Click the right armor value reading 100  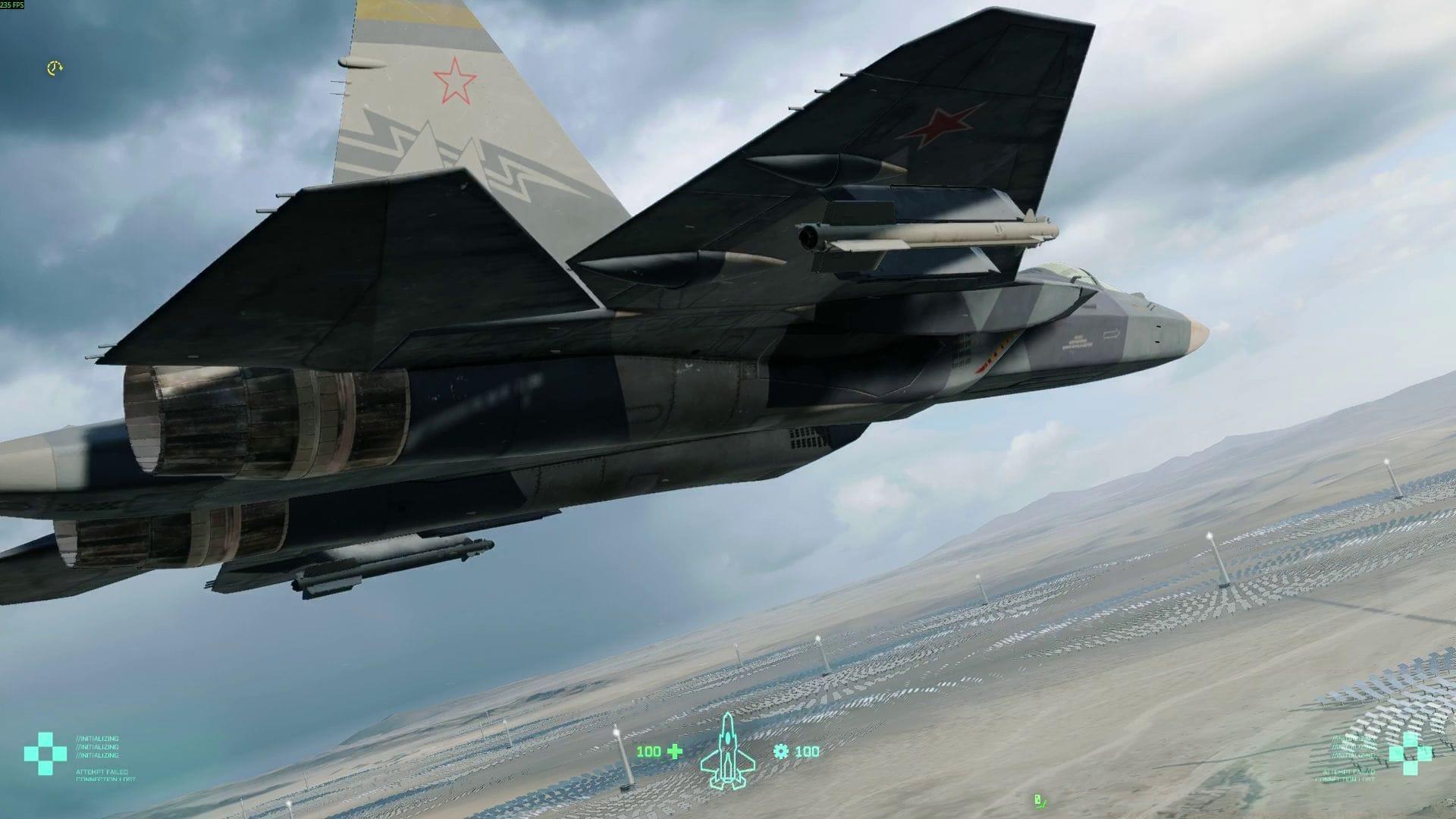[807, 752]
